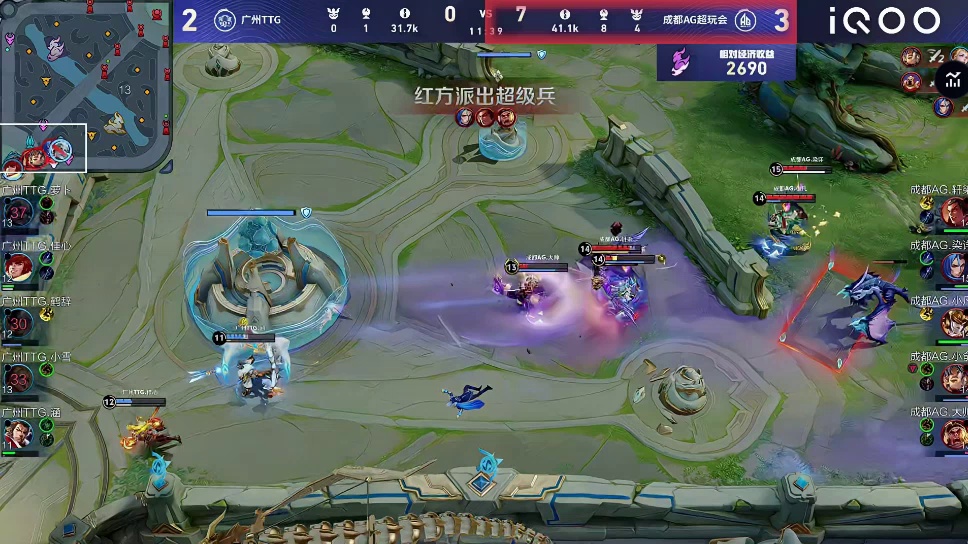Screen dimensions: 968x544
Task: Click the minimap in the corner
Action: coord(86,85)
